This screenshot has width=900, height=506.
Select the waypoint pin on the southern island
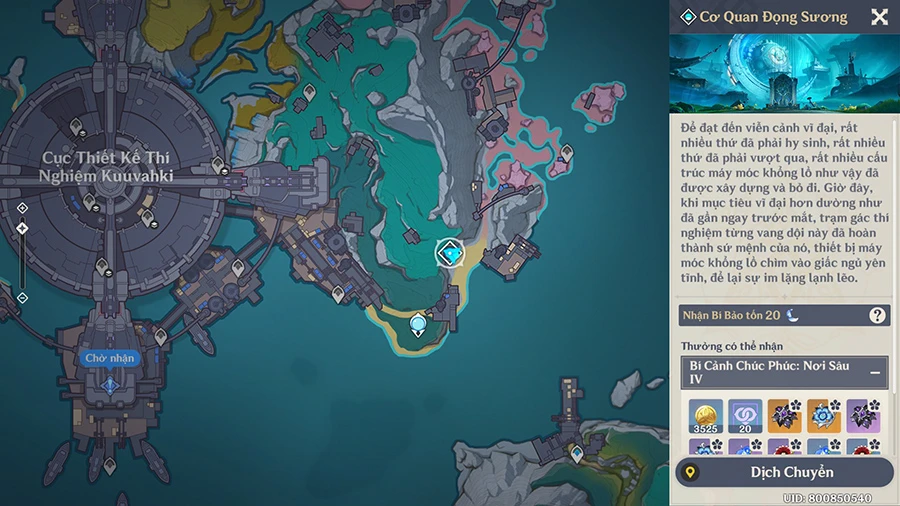click(576, 456)
